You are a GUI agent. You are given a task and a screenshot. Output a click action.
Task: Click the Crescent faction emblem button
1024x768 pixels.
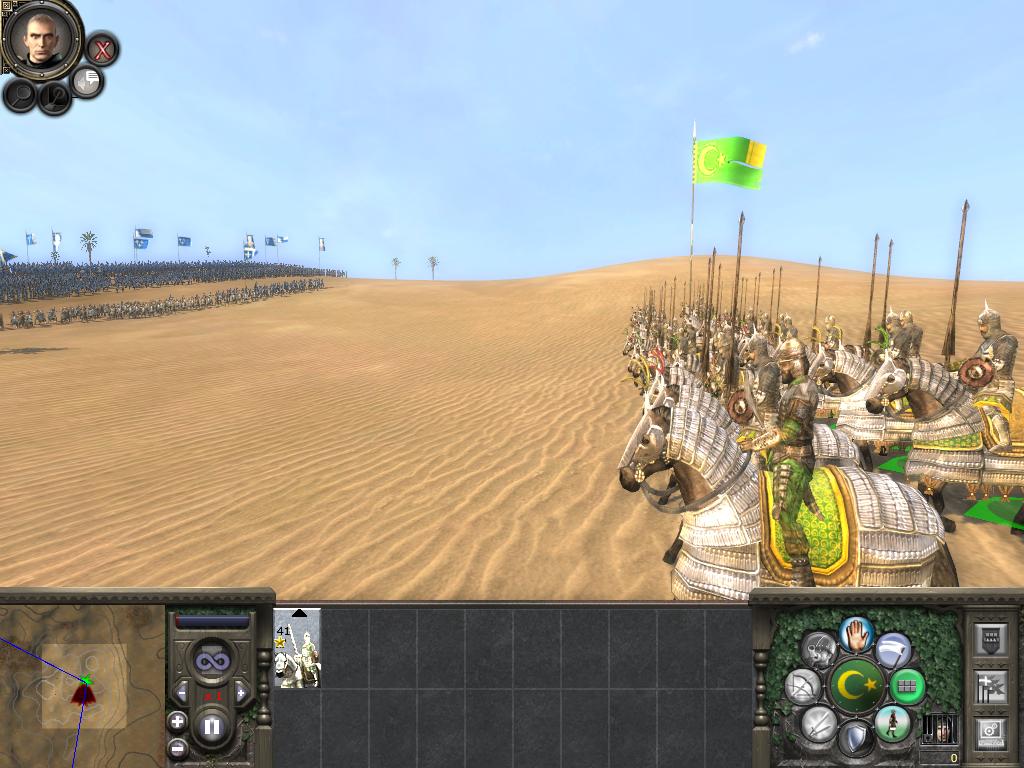point(856,687)
